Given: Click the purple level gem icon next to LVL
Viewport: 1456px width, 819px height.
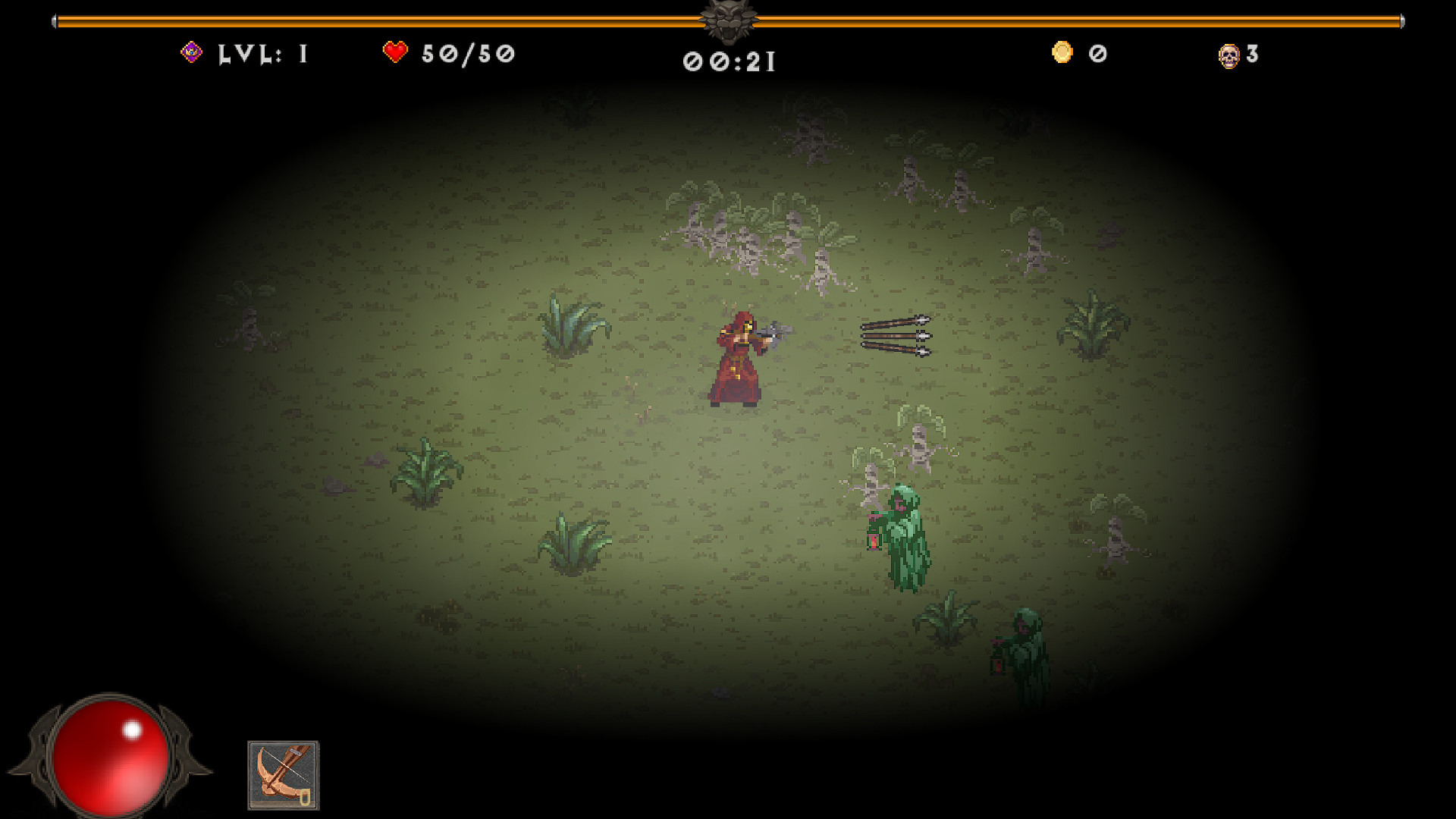Looking at the screenshot, I should coord(192,52).
